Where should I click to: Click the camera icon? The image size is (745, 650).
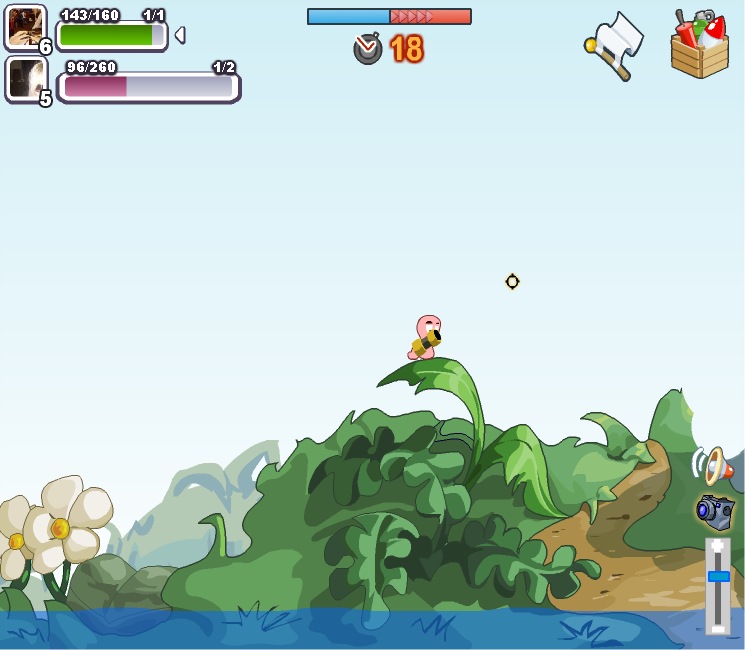coord(715,511)
